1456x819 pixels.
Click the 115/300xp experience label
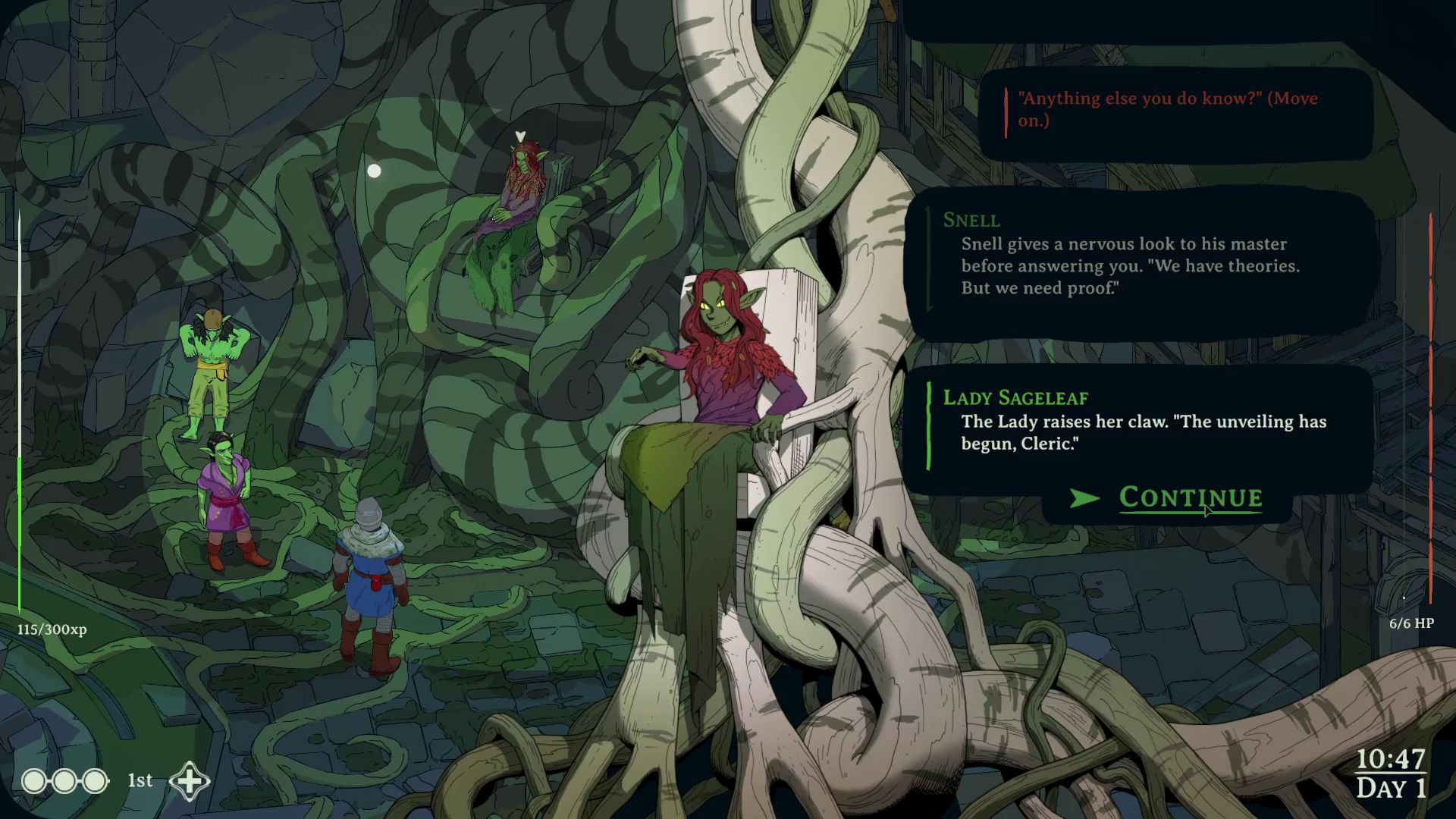50,629
